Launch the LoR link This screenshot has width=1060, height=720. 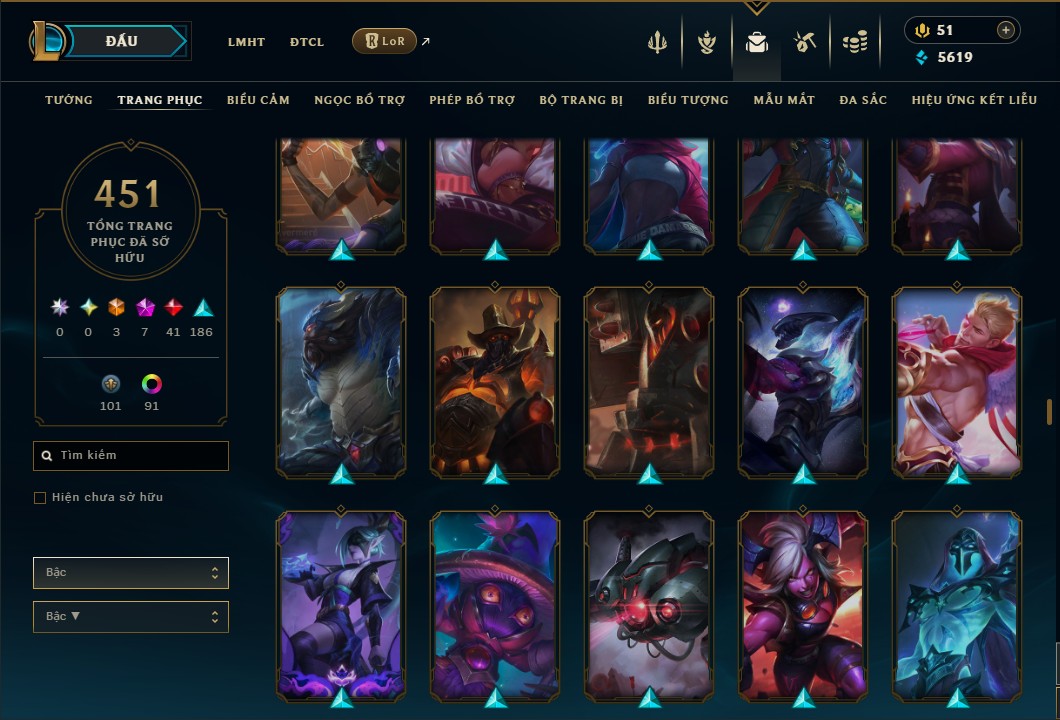(x=385, y=41)
